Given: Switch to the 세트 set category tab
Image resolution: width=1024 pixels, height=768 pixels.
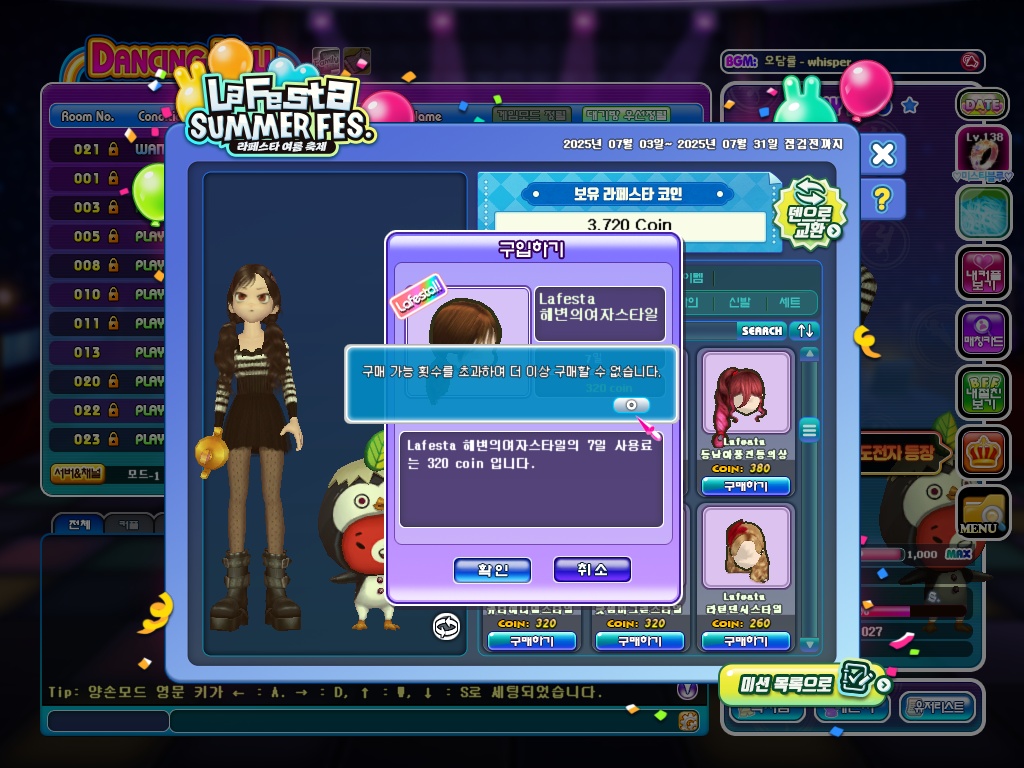Looking at the screenshot, I should pos(790,302).
